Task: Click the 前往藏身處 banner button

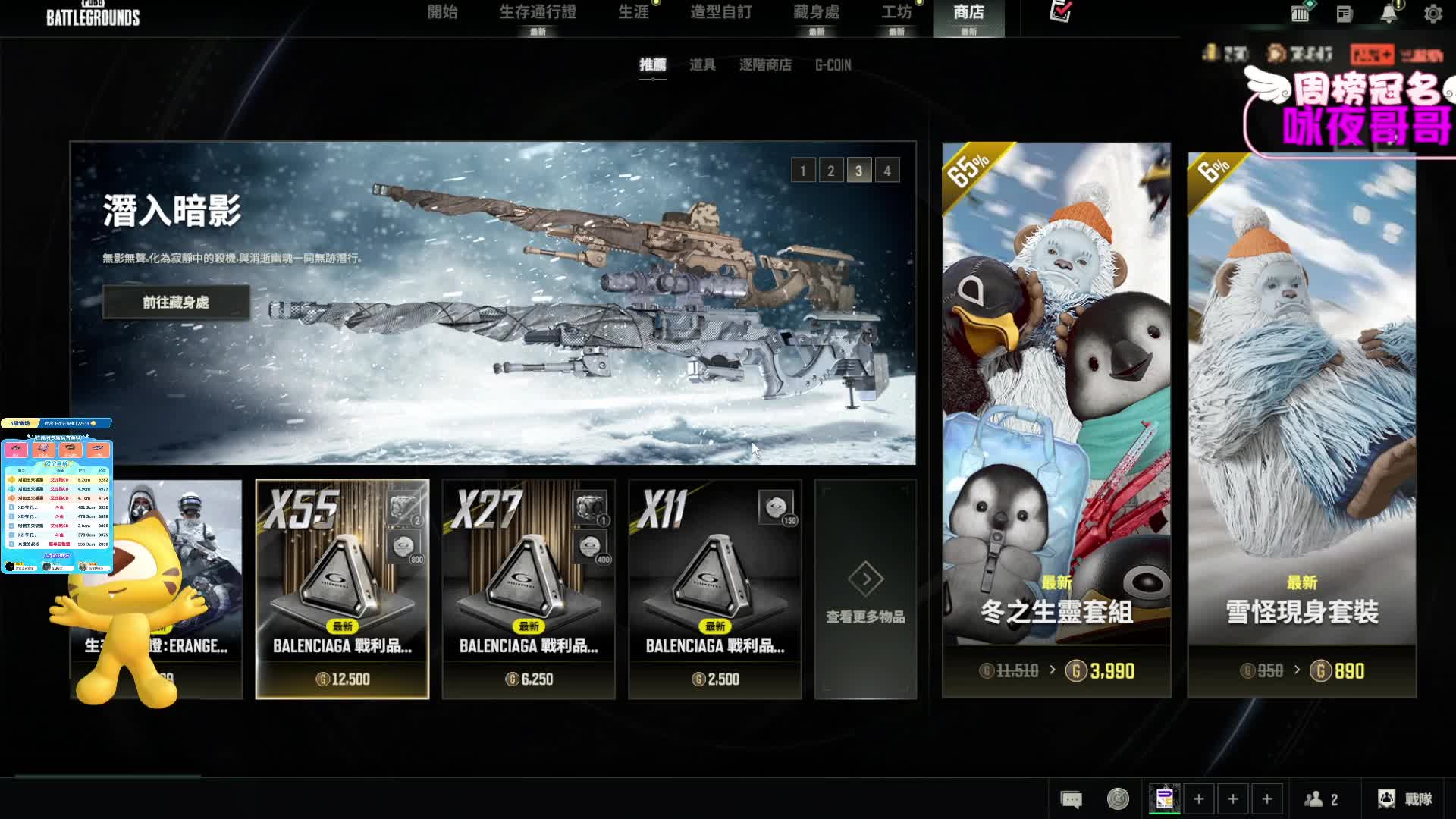Action: [176, 303]
